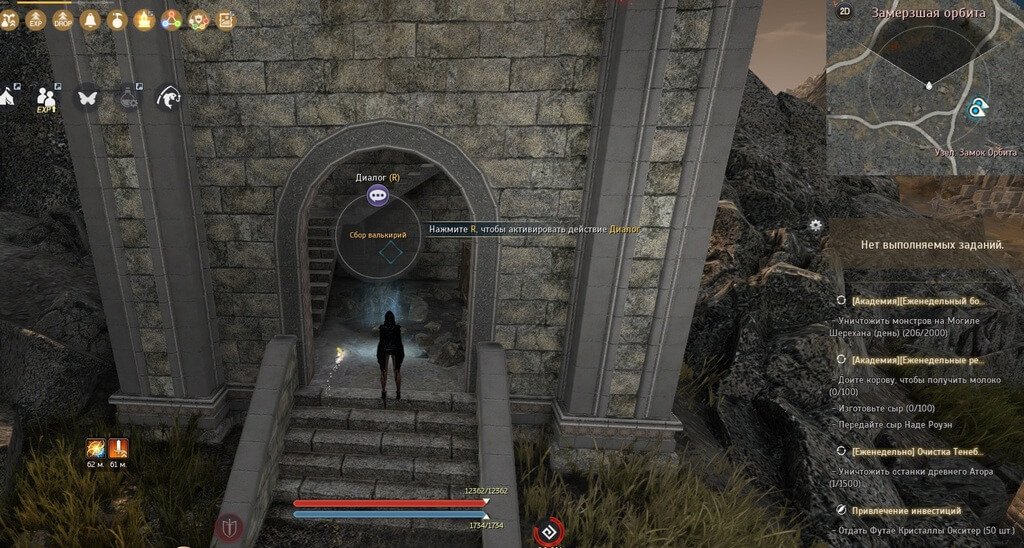Click the shield guild network icon
Viewport: 1024px width, 548px height.
tap(199, 19)
